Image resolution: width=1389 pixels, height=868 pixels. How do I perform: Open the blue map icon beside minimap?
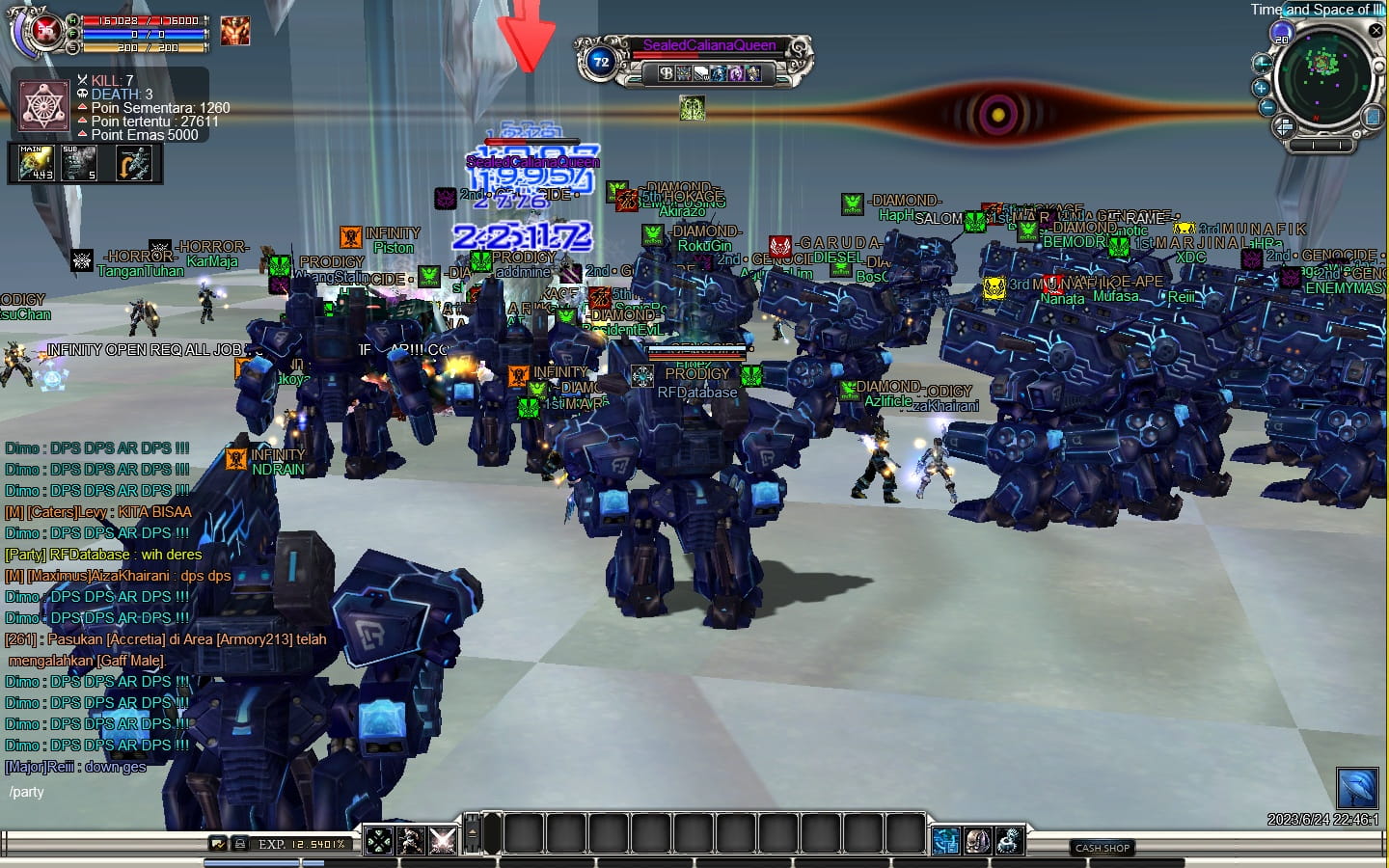1372,118
